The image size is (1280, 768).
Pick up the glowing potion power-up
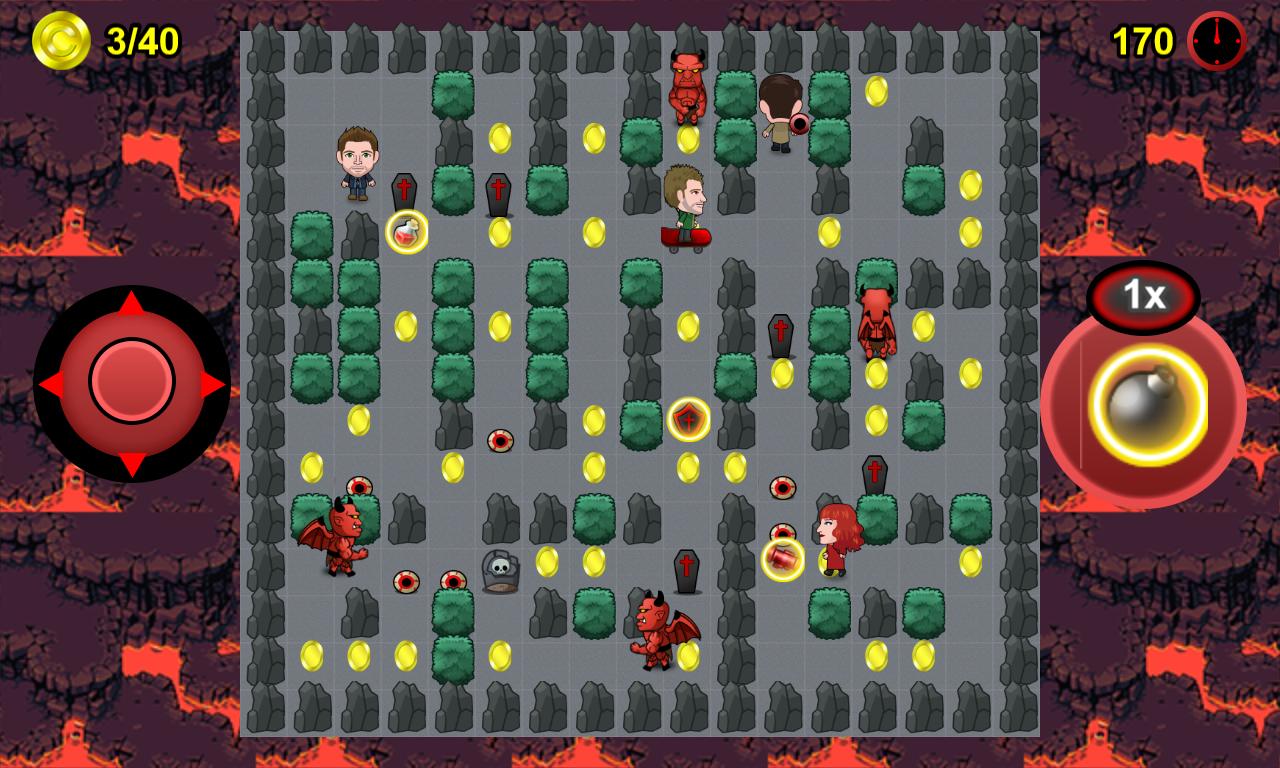(404, 233)
